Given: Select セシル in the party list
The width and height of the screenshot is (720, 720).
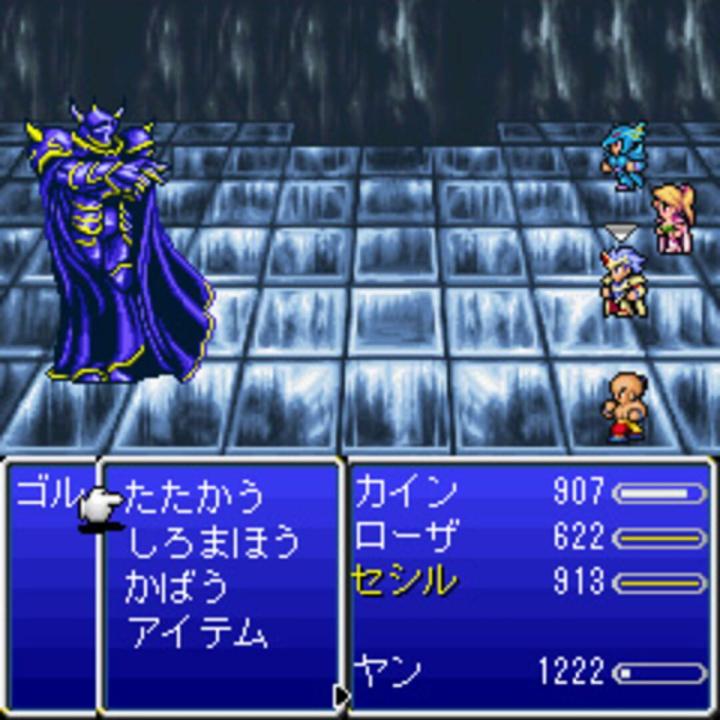Looking at the screenshot, I should click(x=404, y=581).
